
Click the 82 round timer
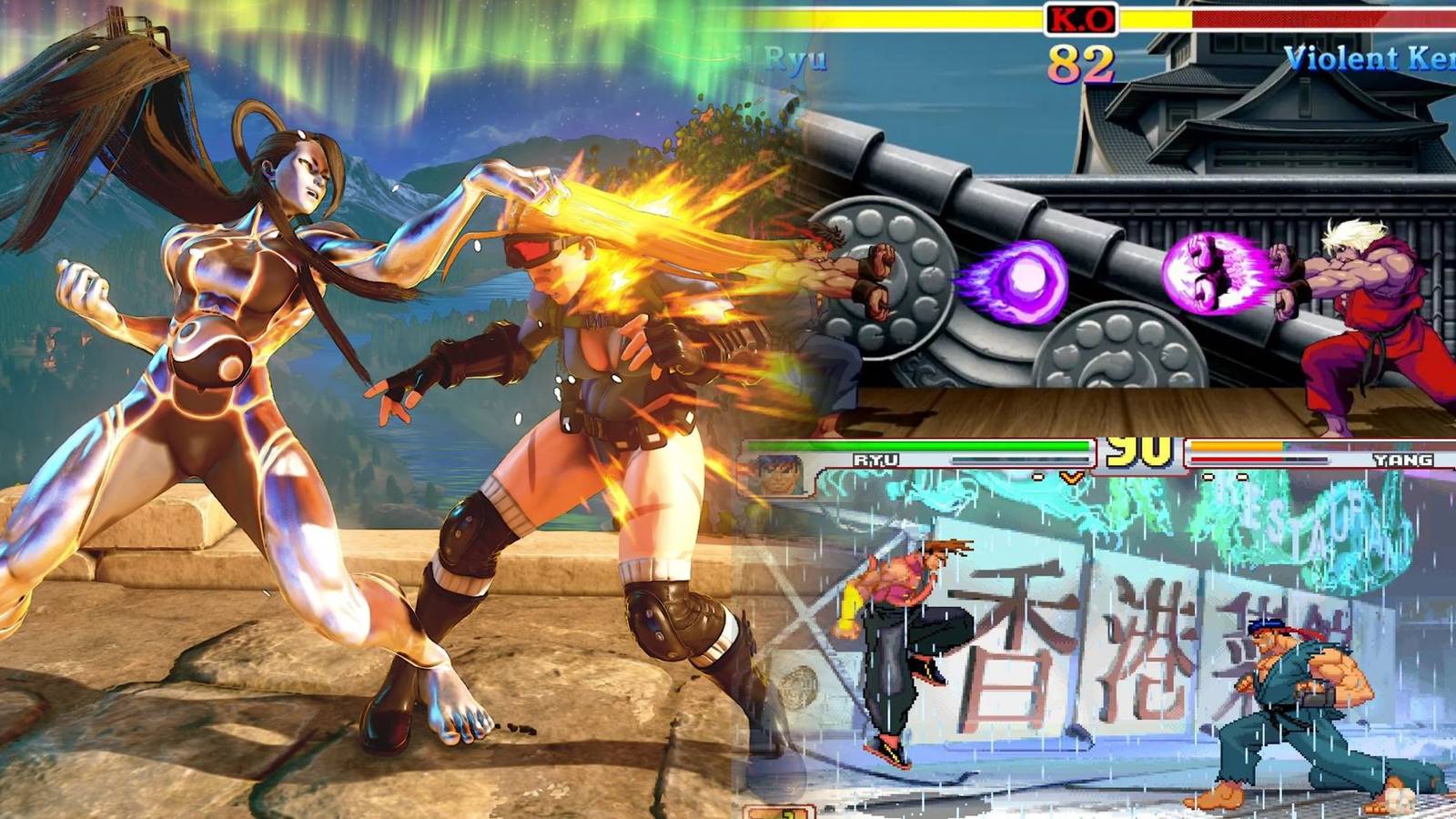pyautogui.click(x=1082, y=62)
